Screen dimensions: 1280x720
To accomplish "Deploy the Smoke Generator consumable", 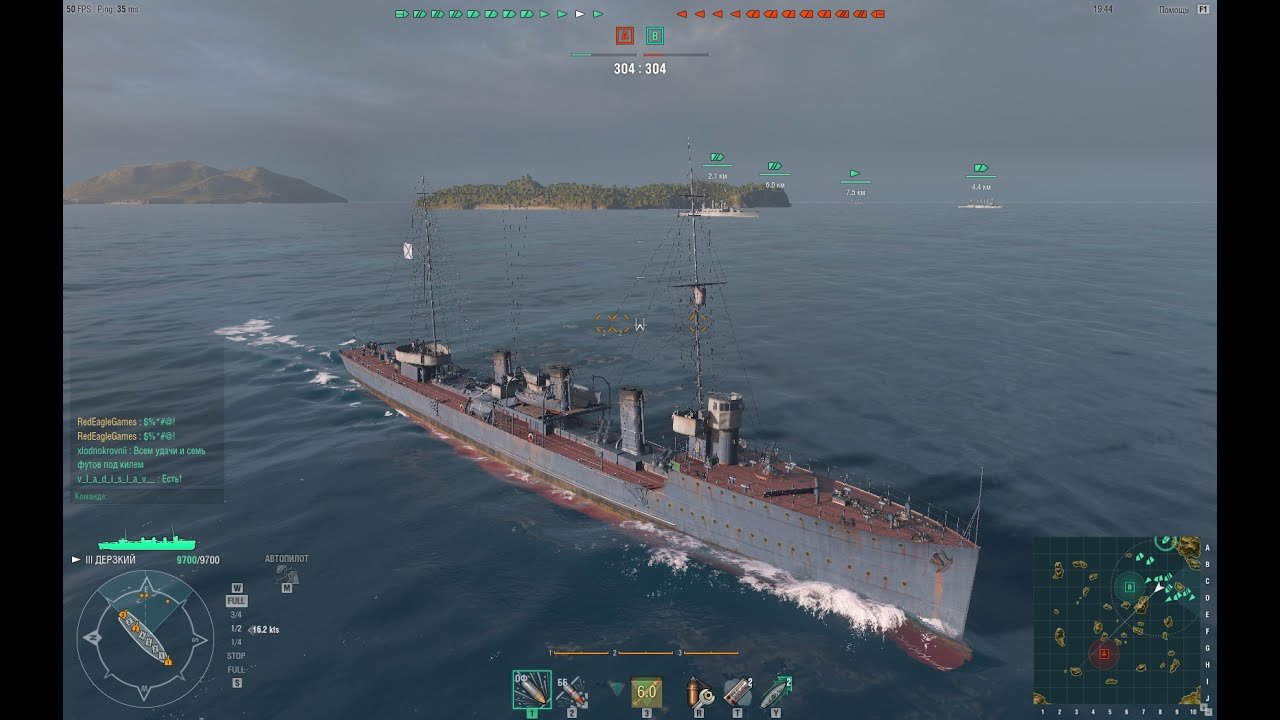I will [x=737, y=691].
